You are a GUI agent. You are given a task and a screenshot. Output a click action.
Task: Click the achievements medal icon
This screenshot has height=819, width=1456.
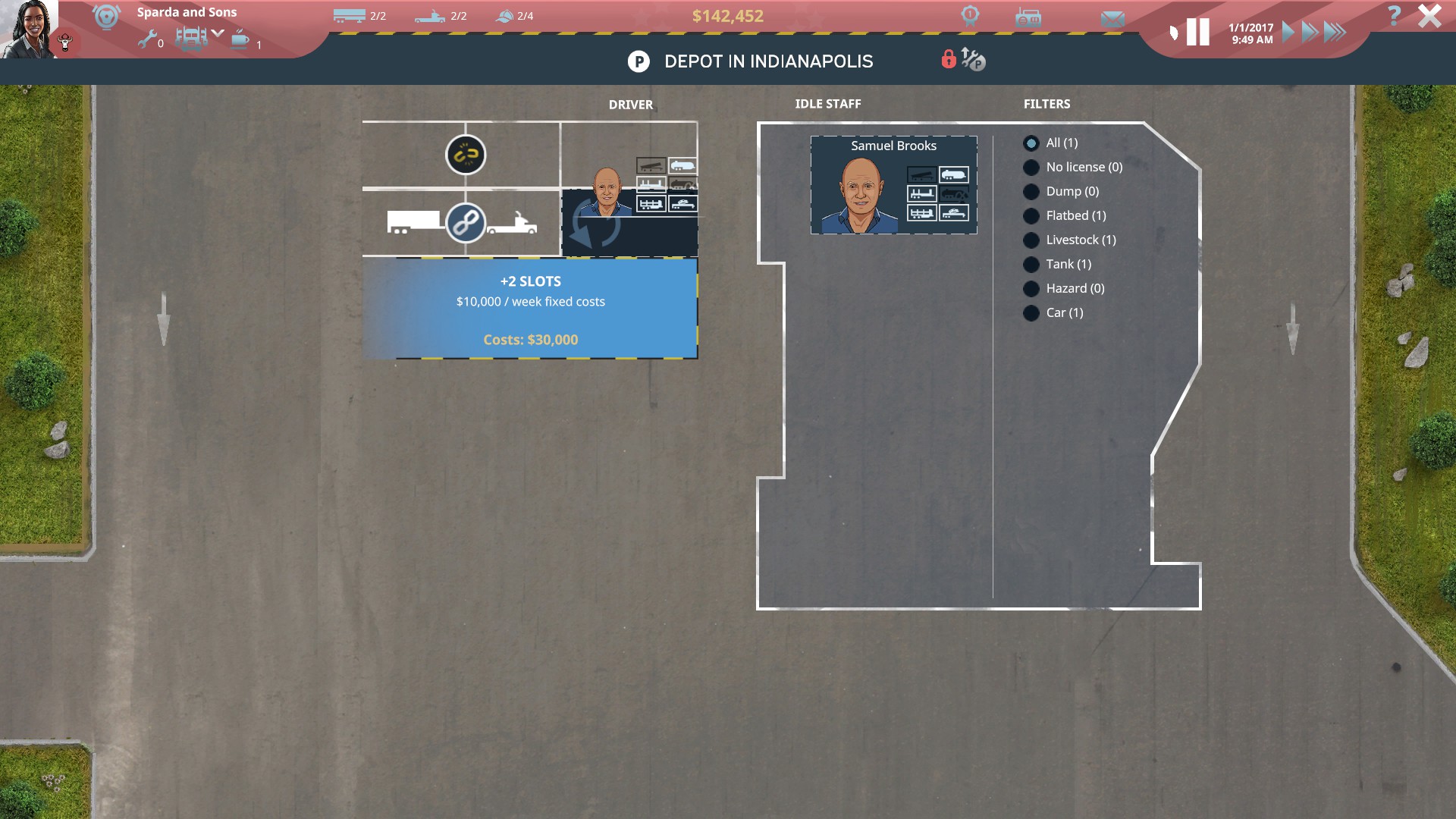click(969, 16)
